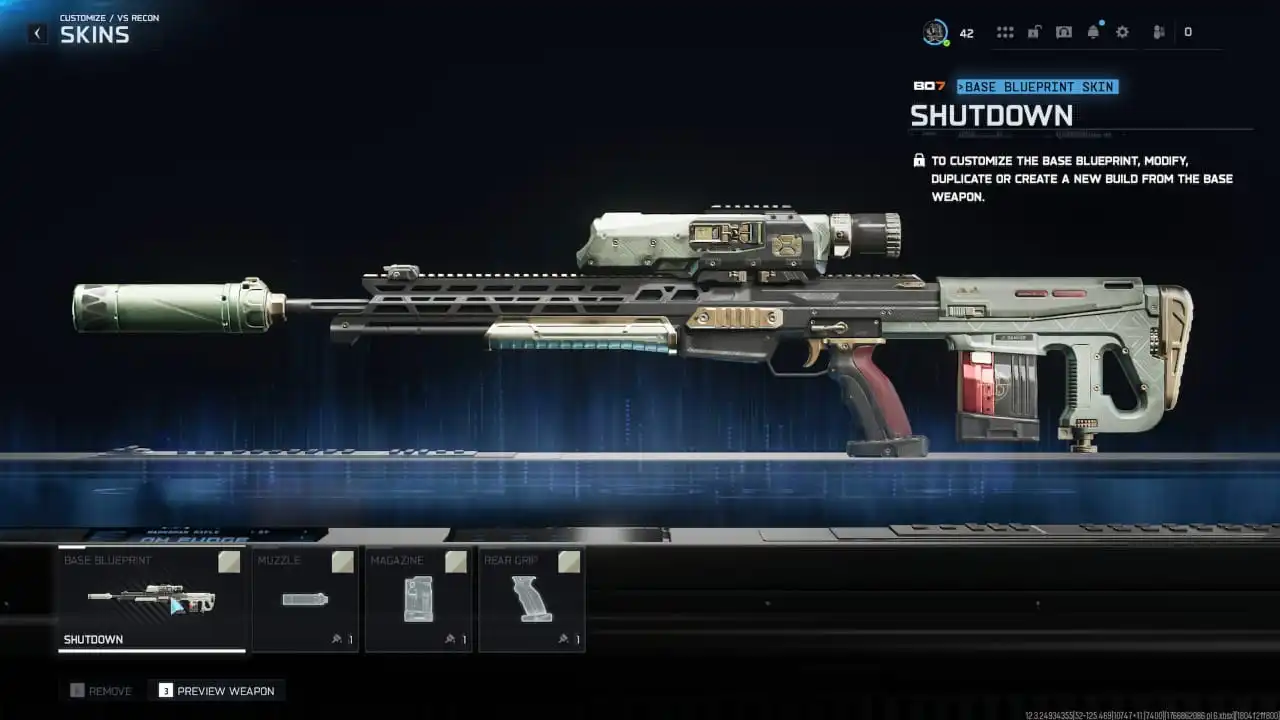The image size is (1280, 720).
Task: Click the Remove button
Action: 100,690
